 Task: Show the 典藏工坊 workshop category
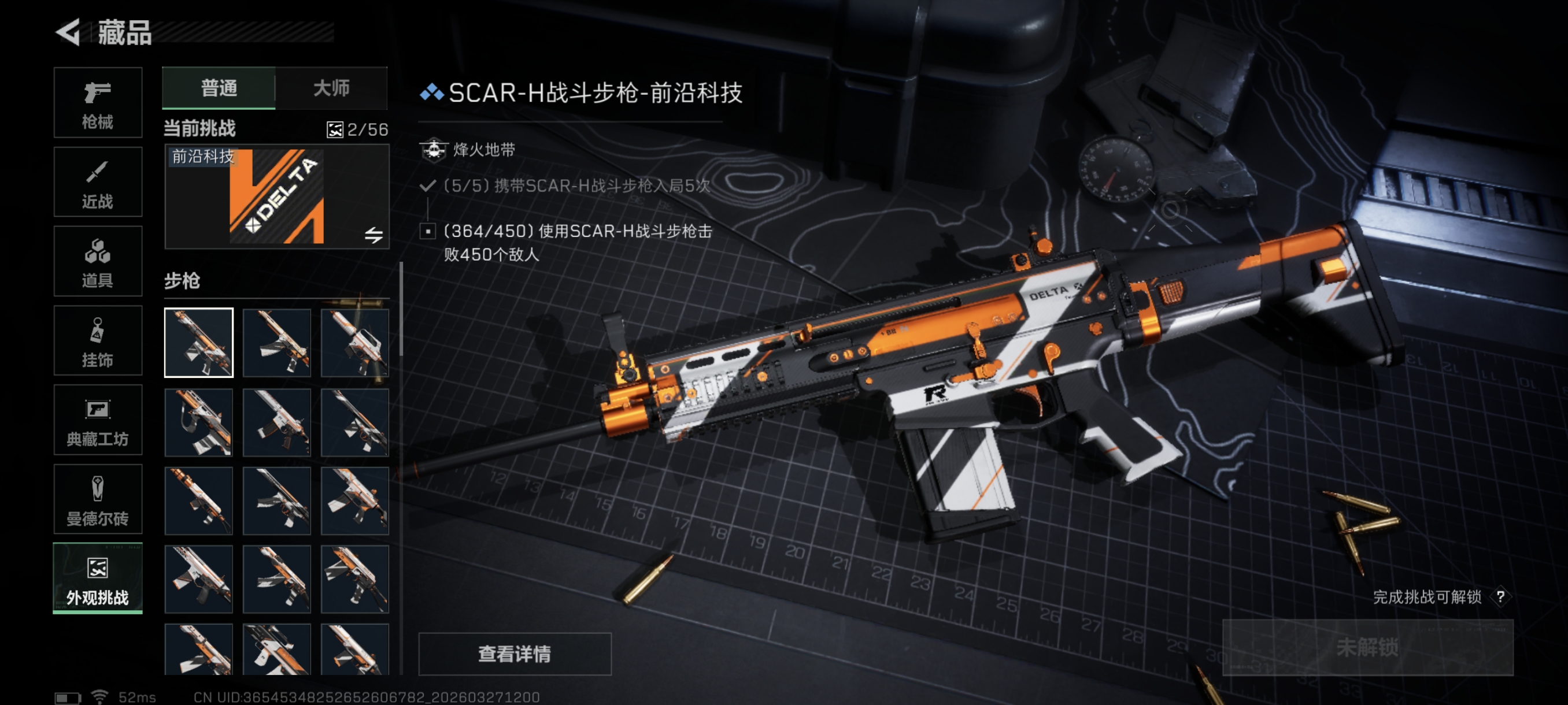point(97,420)
